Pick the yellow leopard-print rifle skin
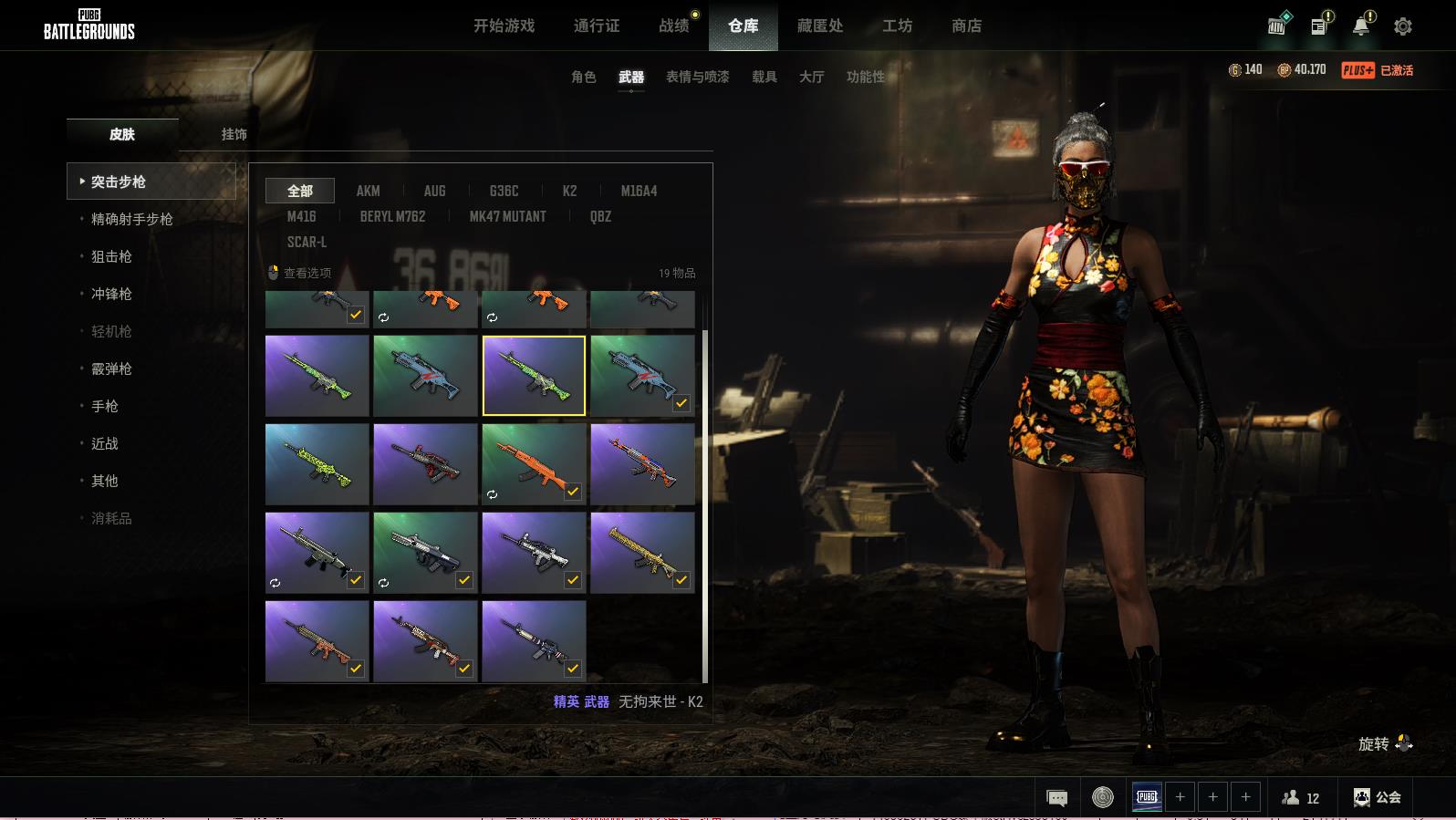The width and height of the screenshot is (1456, 820). tap(641, 552)
